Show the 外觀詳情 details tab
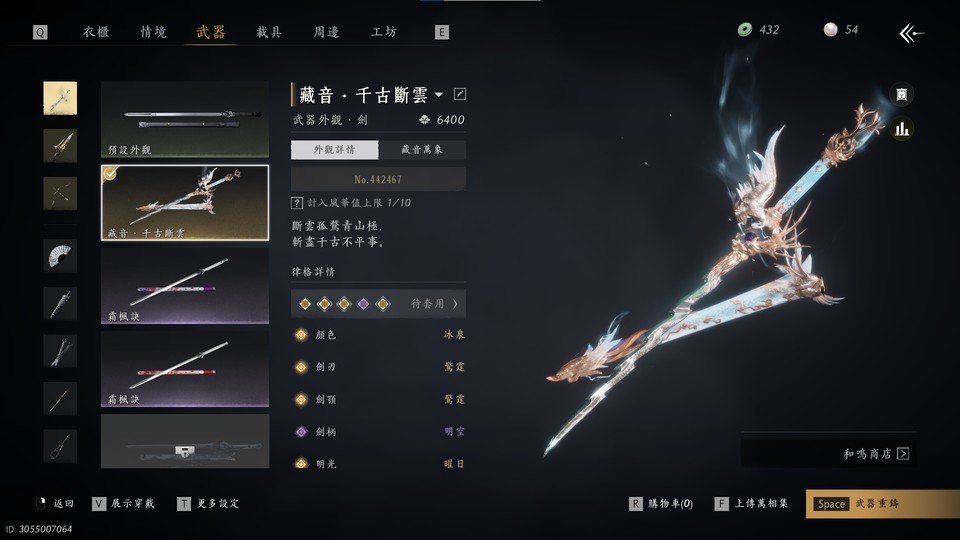 (335, 150)
